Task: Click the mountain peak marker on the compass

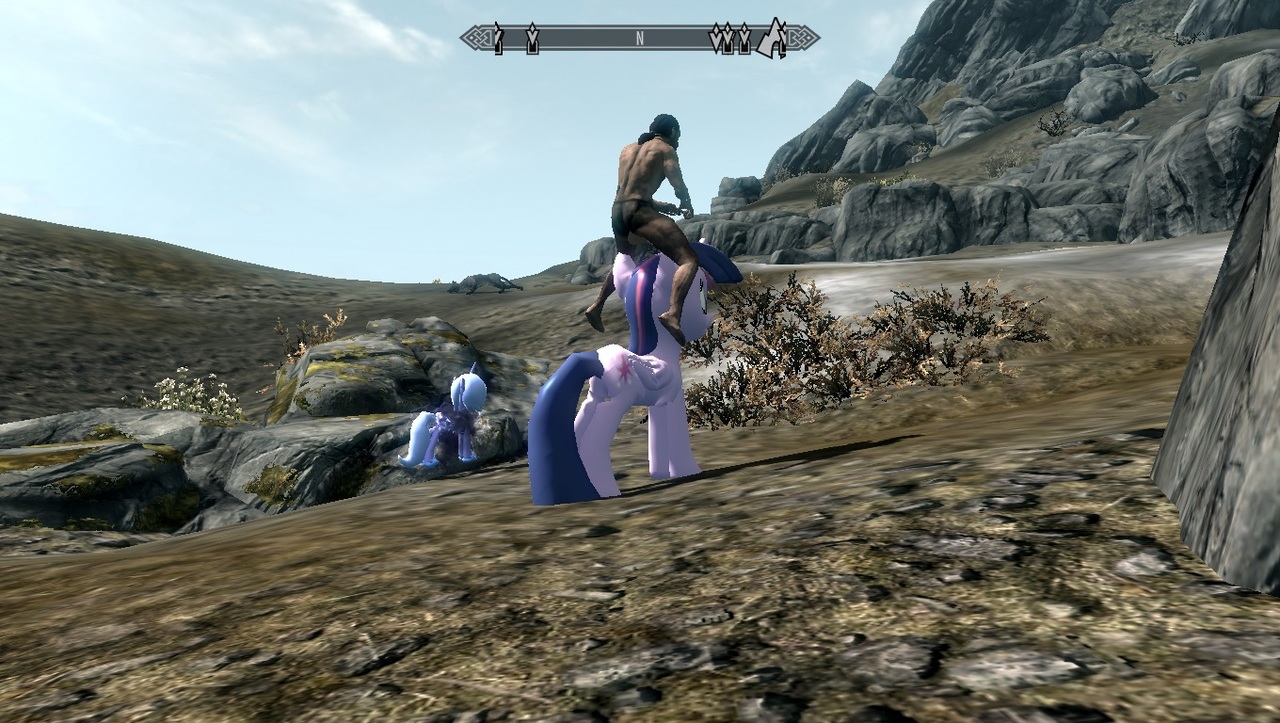Action: pyautogui.click(x=771, y=39)
